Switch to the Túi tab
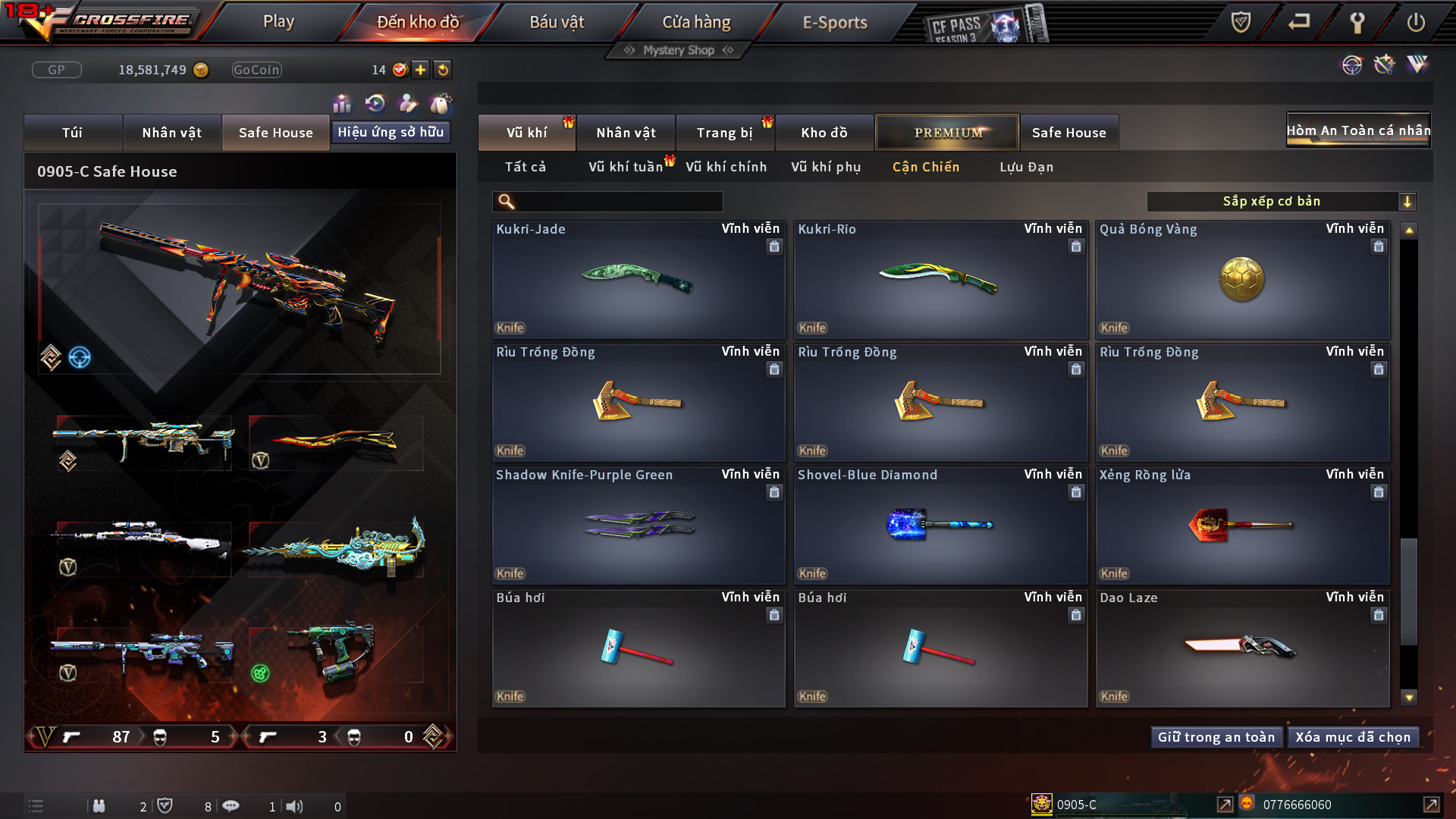Viewport: 1456px width, 819px height. click(x=73, y=133)
